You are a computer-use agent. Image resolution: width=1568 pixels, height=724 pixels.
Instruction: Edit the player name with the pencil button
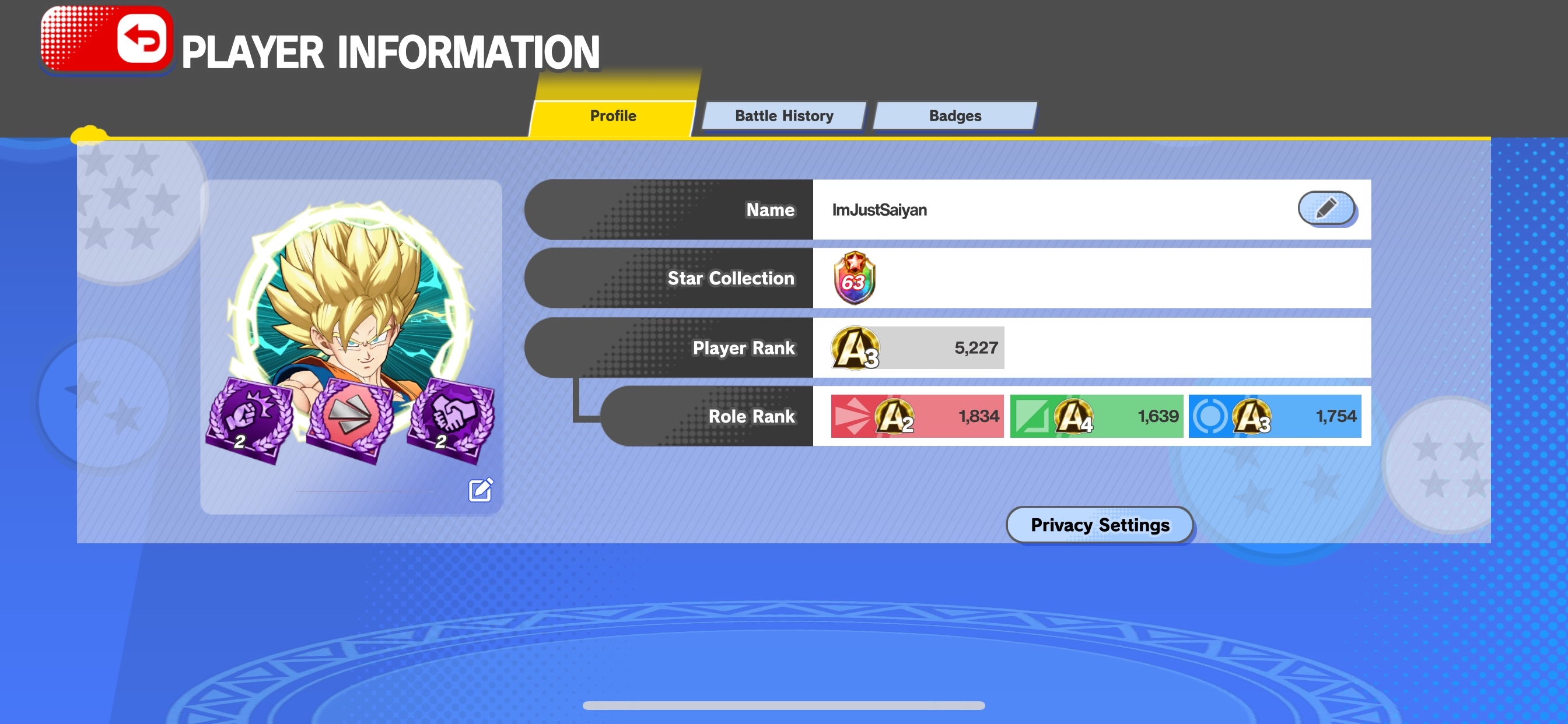[1326, 209]
